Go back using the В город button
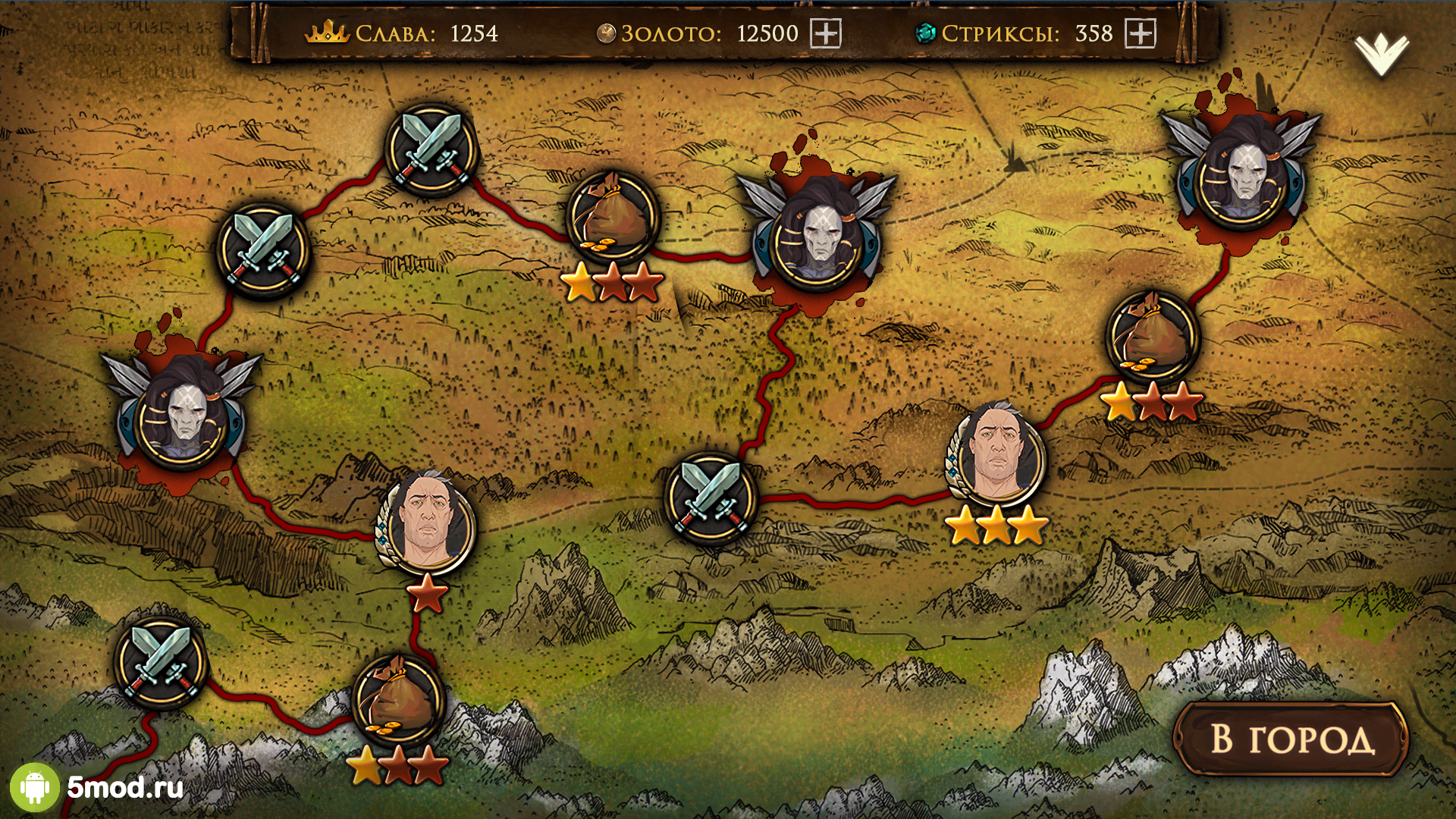The height and width of the screenshot is (819, 1456). click(x=1291, y=739)
